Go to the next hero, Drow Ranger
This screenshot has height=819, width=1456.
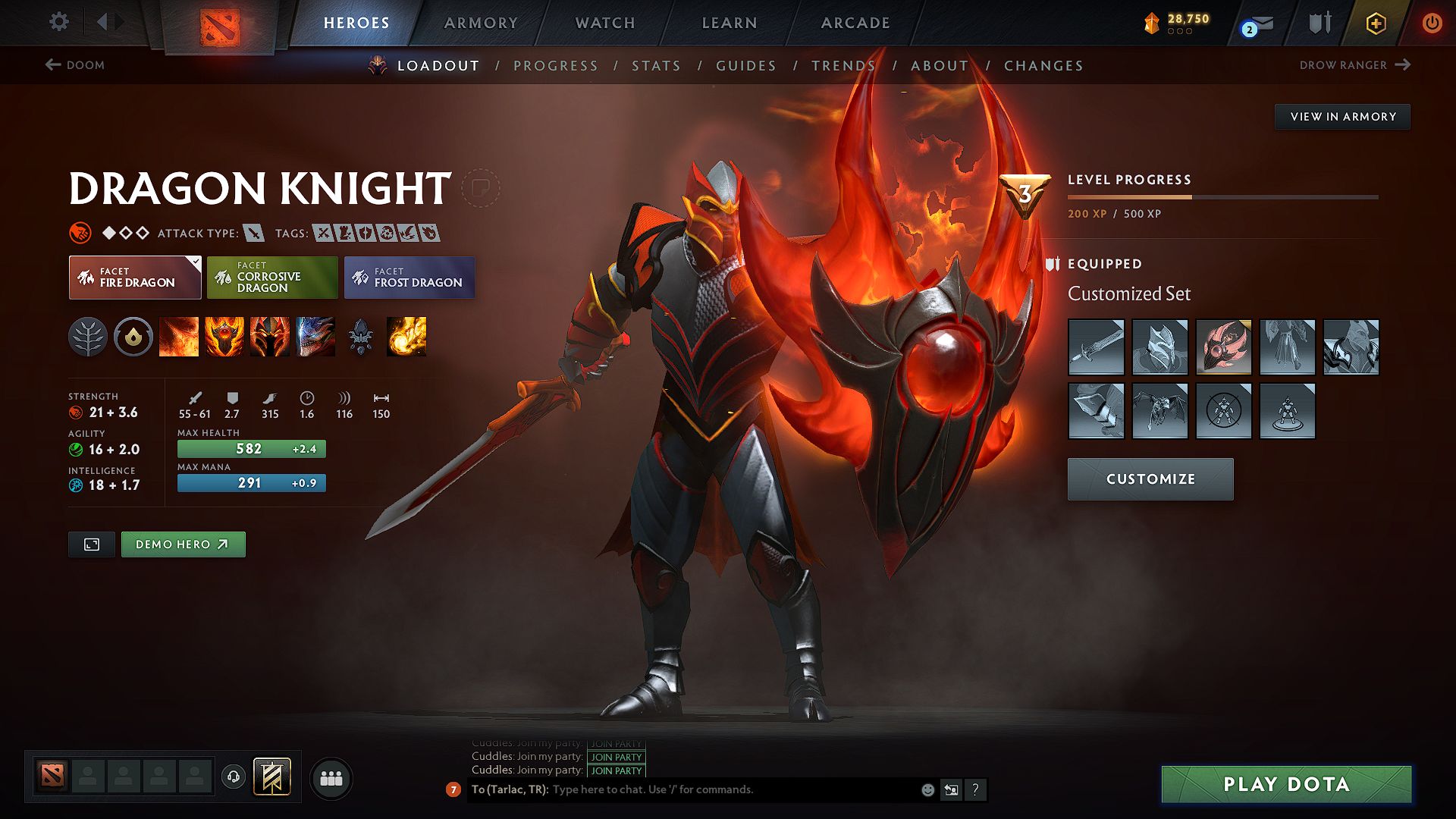(x=1356, y=65)
